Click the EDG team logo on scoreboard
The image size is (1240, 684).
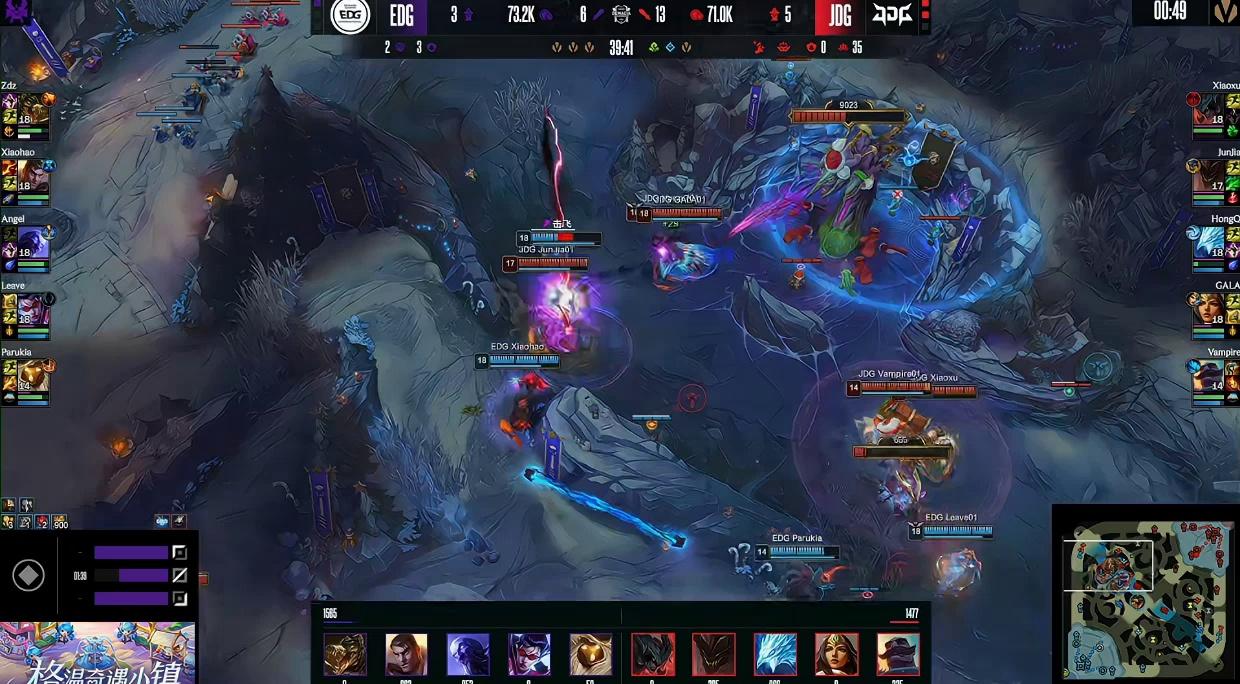pos(350,16)
